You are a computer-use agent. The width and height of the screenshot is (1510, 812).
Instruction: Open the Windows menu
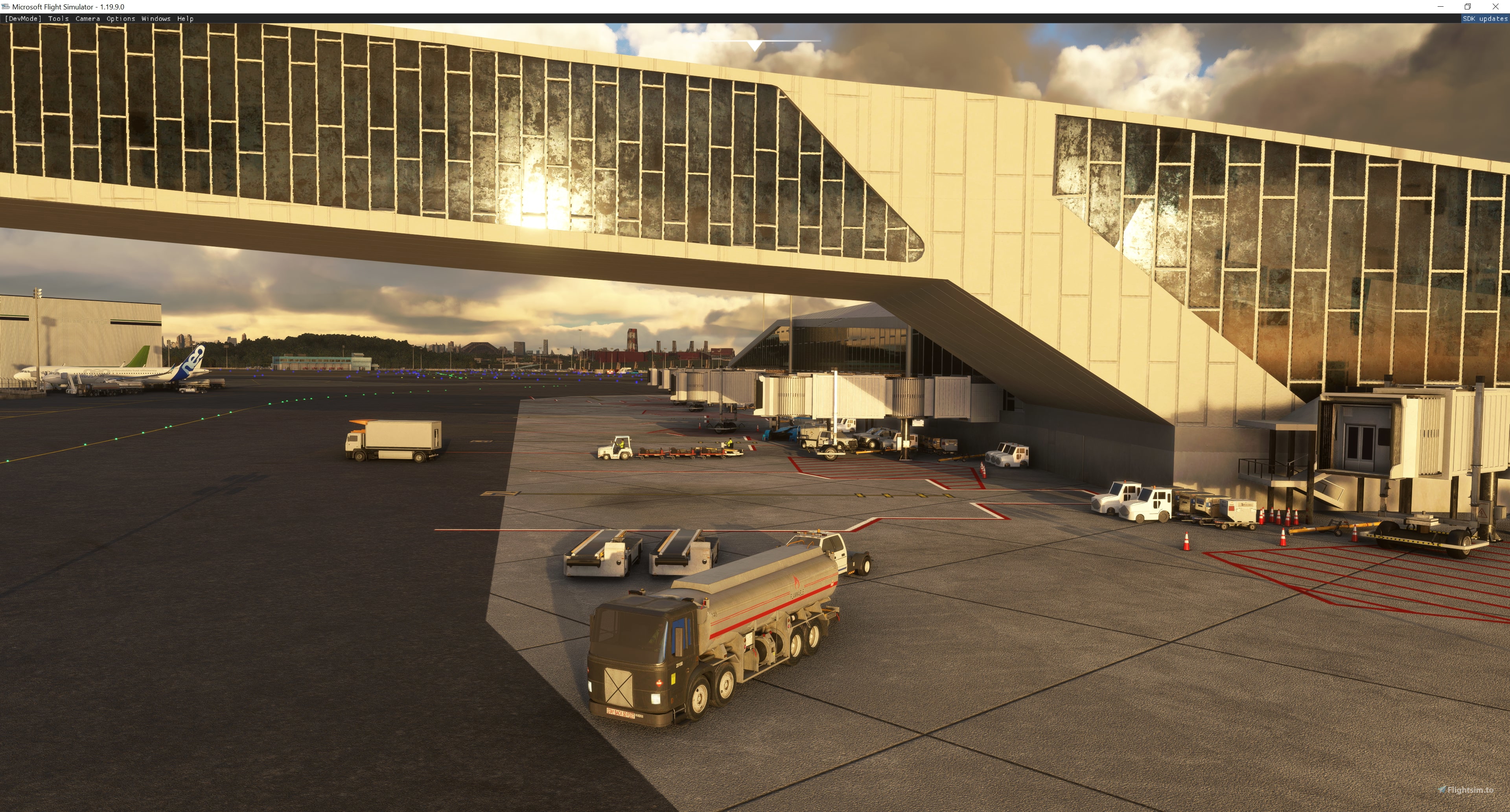click(x=156, y=19)
